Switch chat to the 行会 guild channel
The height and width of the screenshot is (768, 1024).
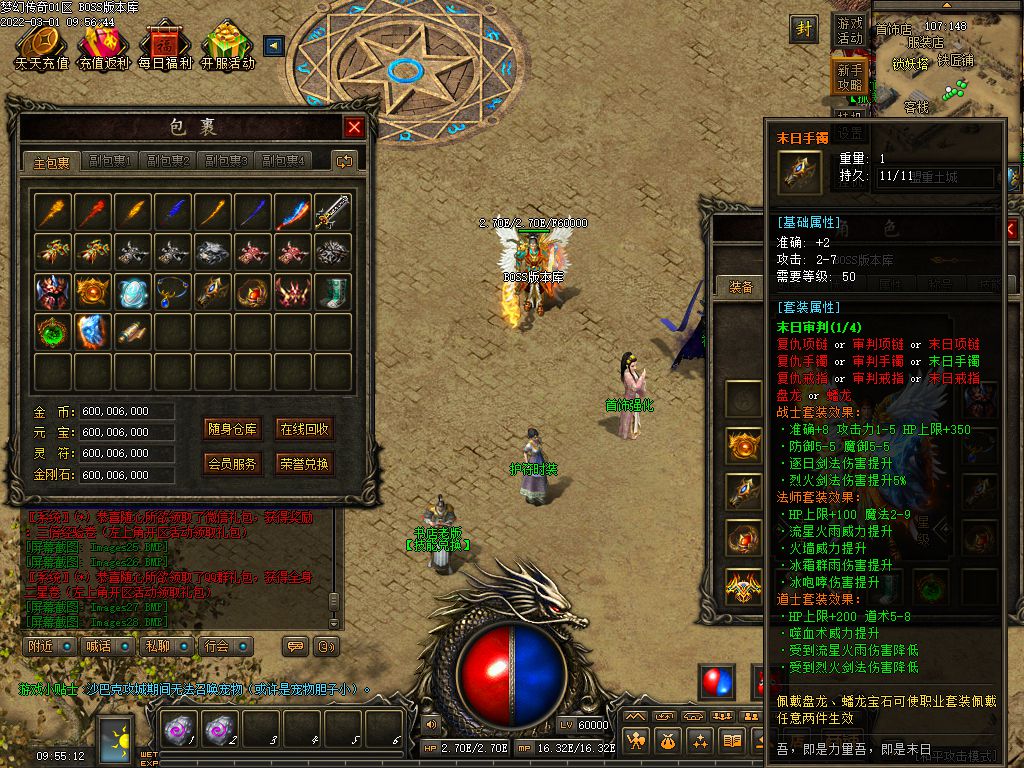pos(220,646)
